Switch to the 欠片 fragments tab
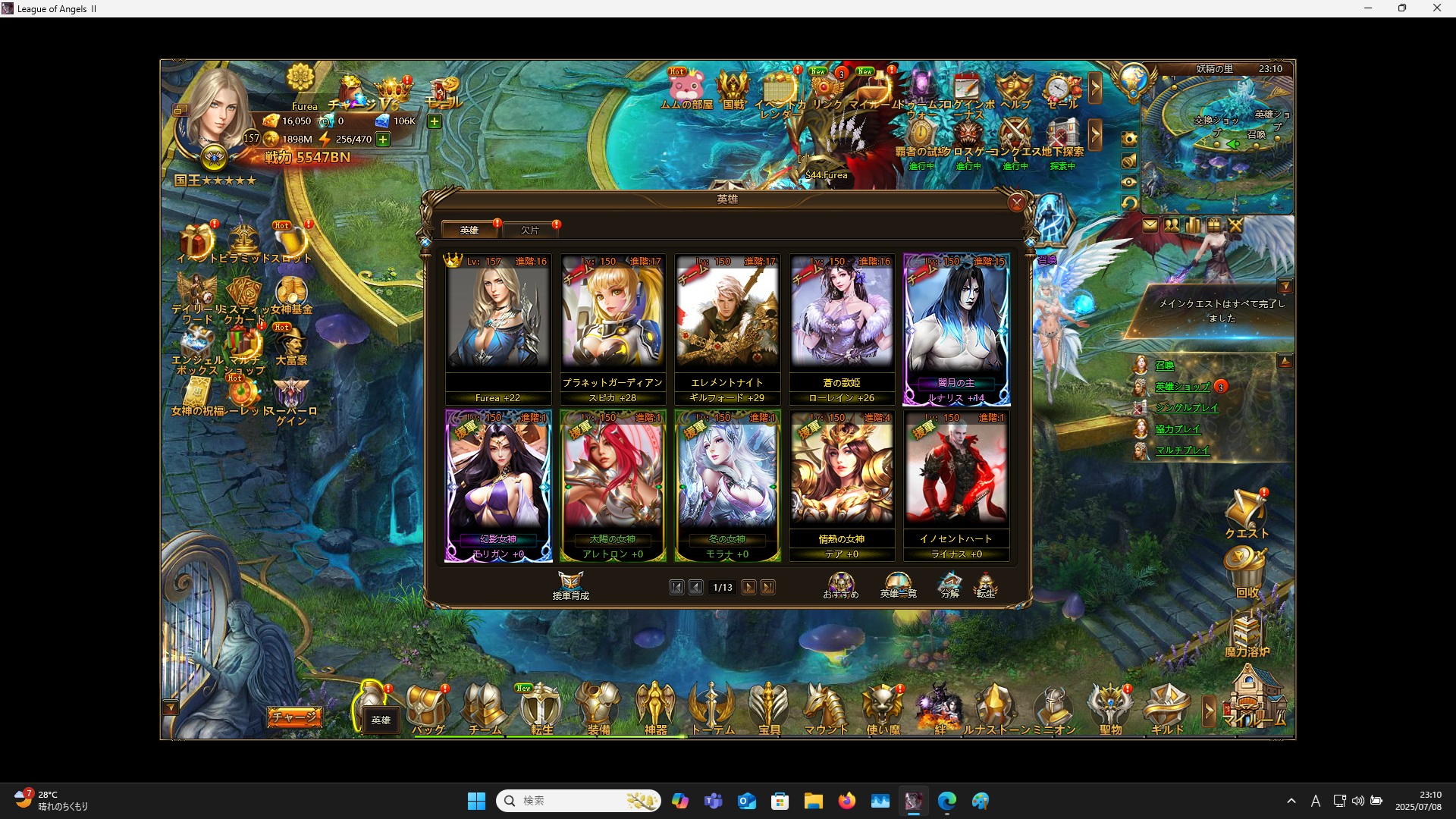The image size is (1456, 819). (529, 229)
